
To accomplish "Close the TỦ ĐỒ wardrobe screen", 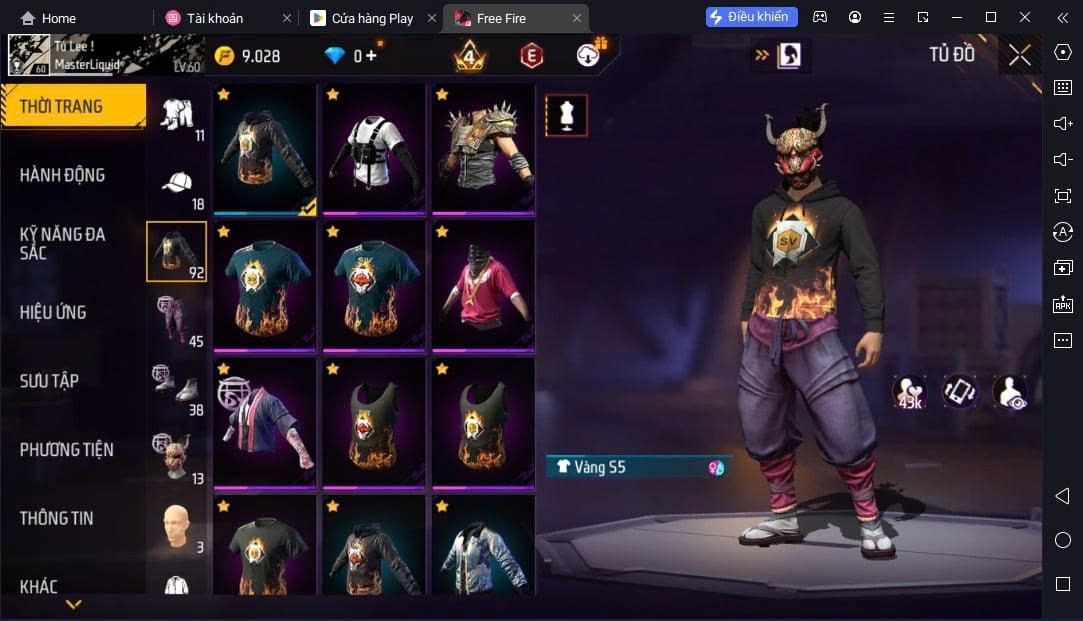I will coord(1019,55).
